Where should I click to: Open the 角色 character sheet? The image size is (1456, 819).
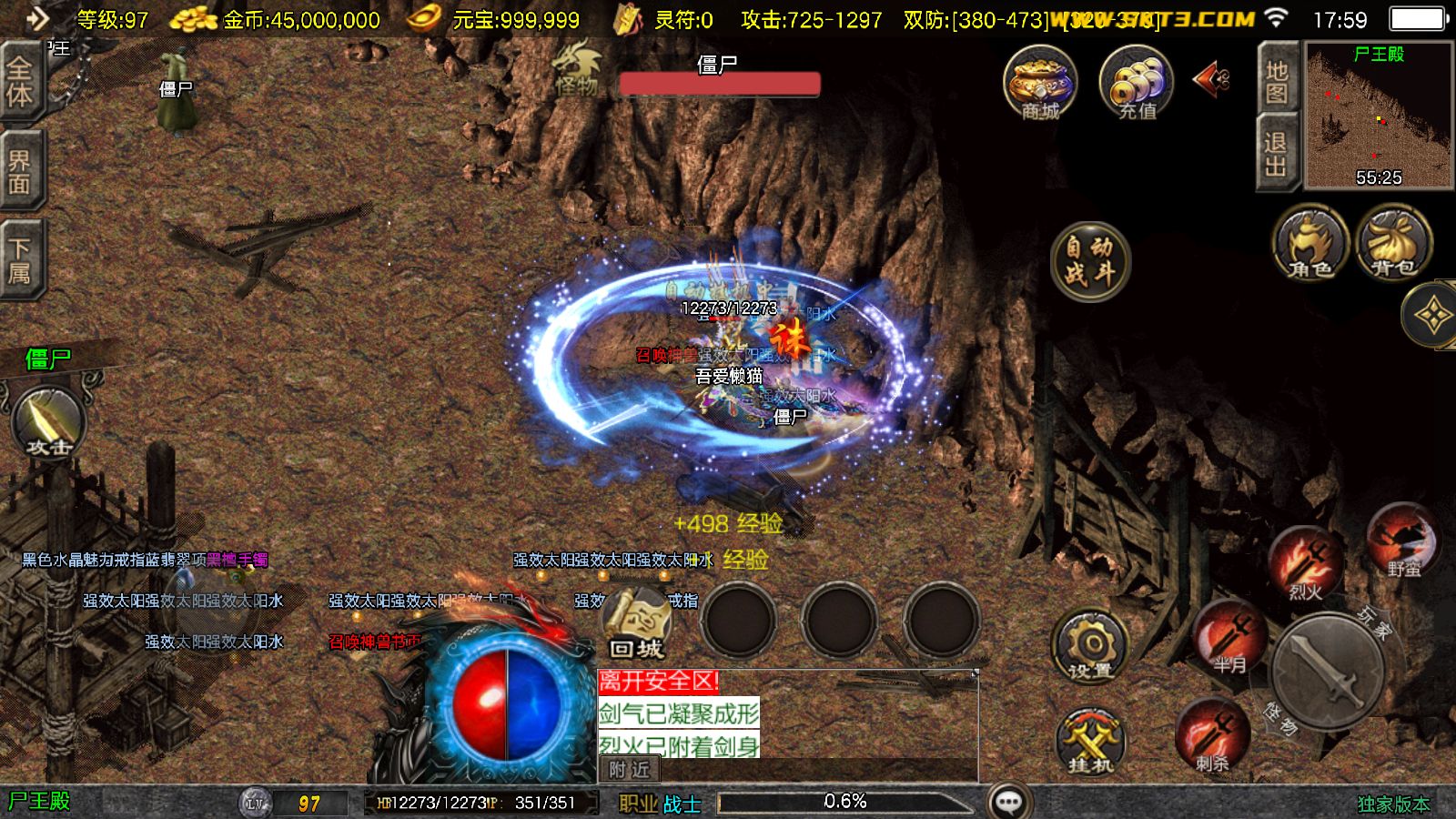pos(1309,242)
